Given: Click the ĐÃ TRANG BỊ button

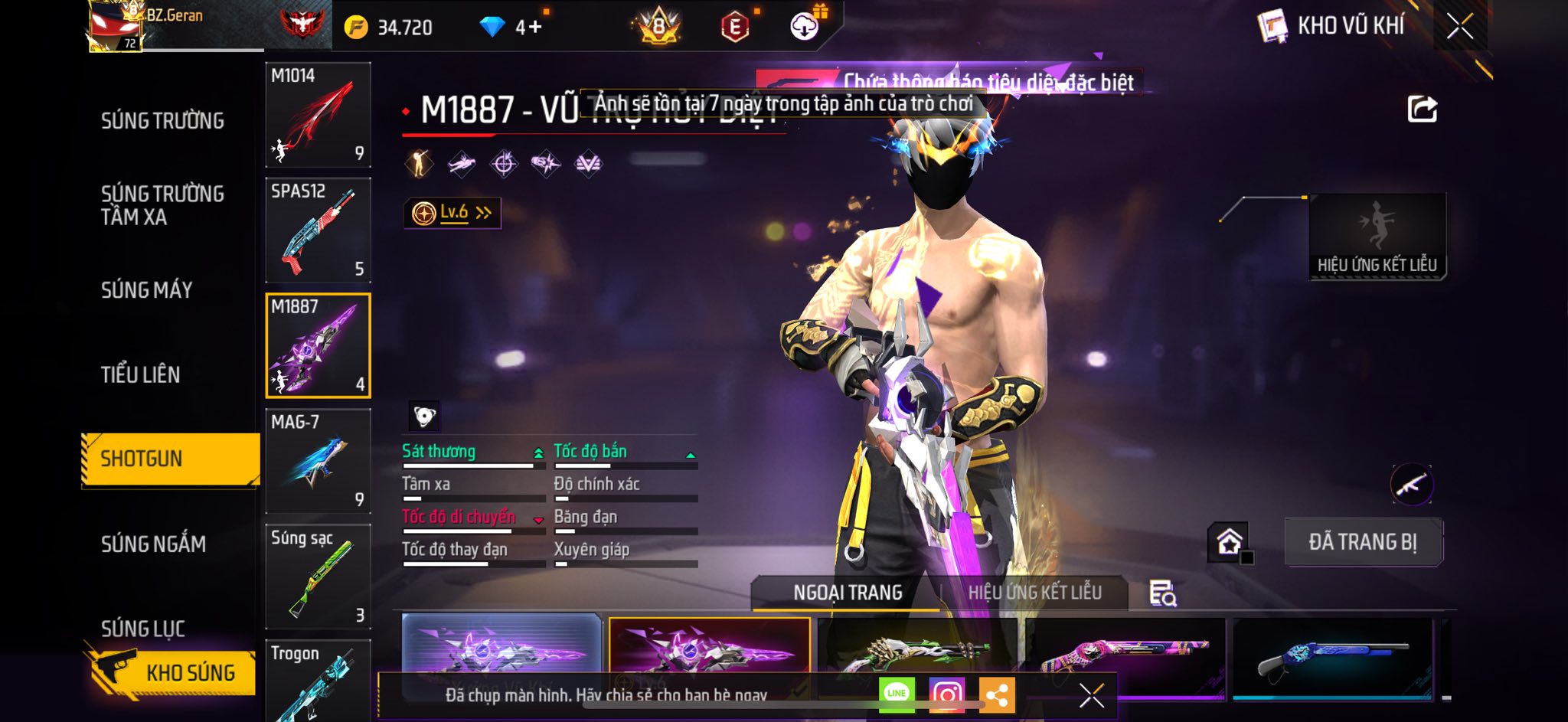Looking at the screenshot, I should tap(1363, 542).
